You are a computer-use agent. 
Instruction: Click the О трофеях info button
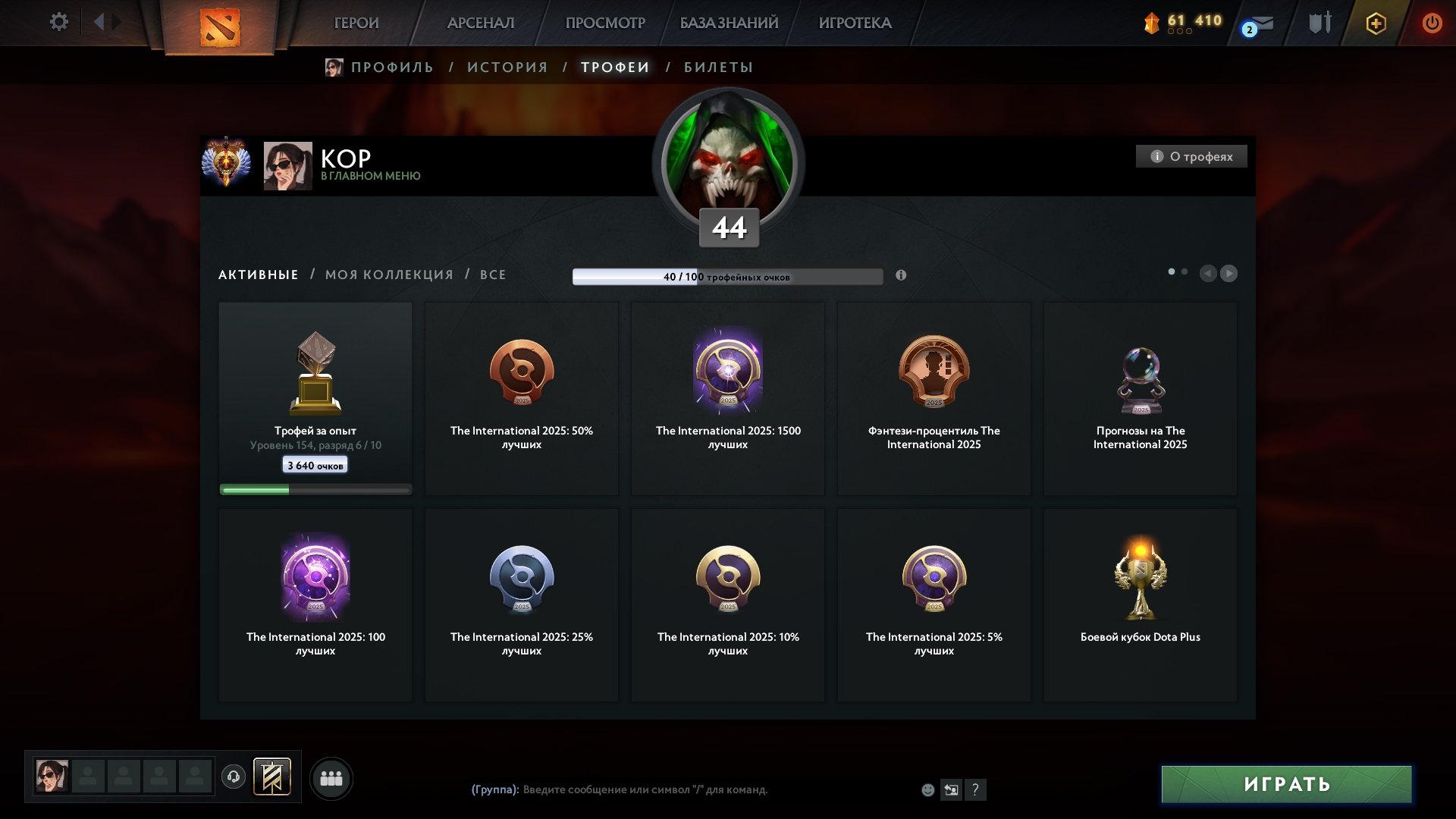(1191, 156)
